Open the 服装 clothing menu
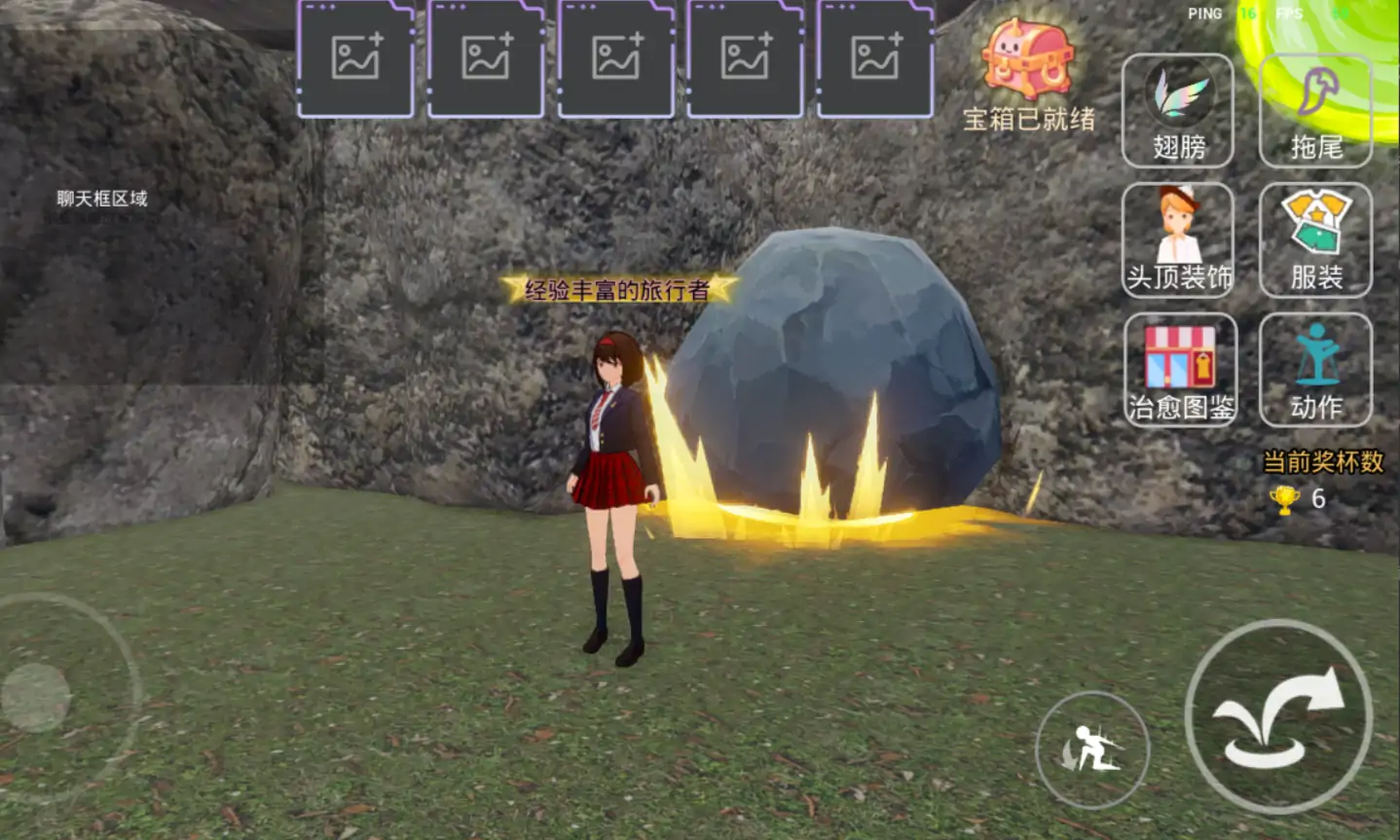1400x840 pixels. pyautogui.click(x=1315, y=240)
